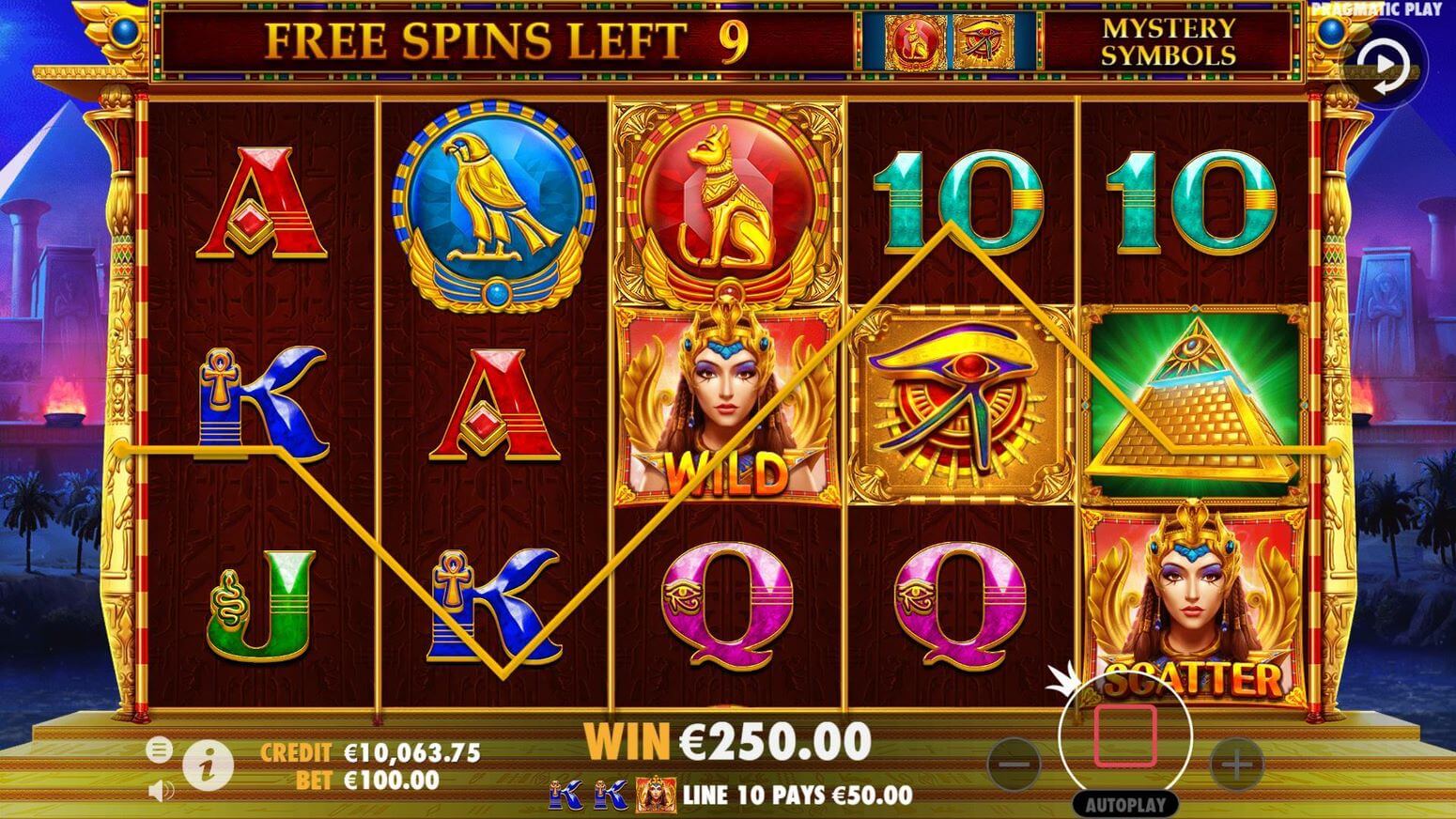Increase the bet with the plus button

(x=1236, y=764)
